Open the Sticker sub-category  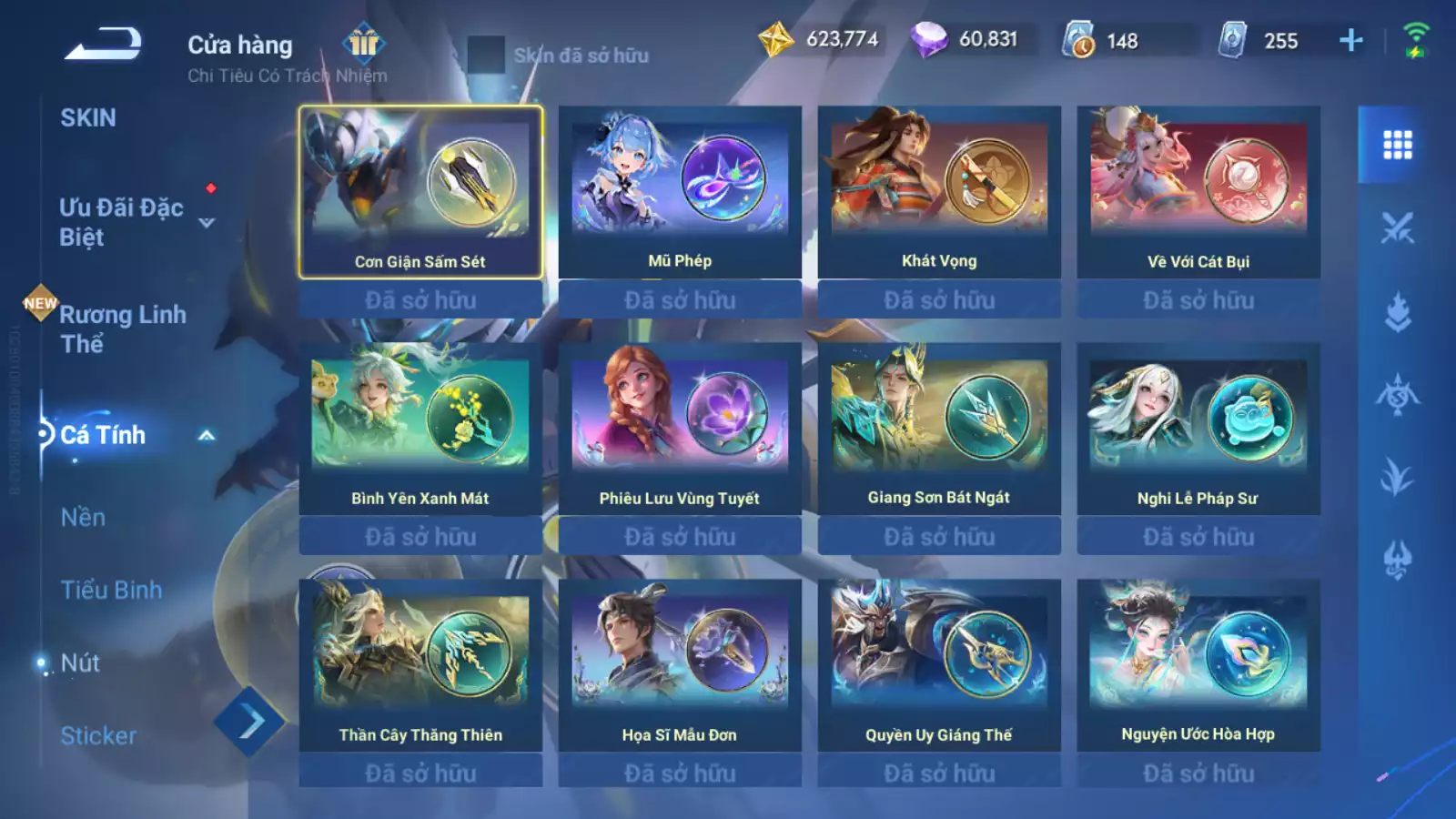pos(98,736)
